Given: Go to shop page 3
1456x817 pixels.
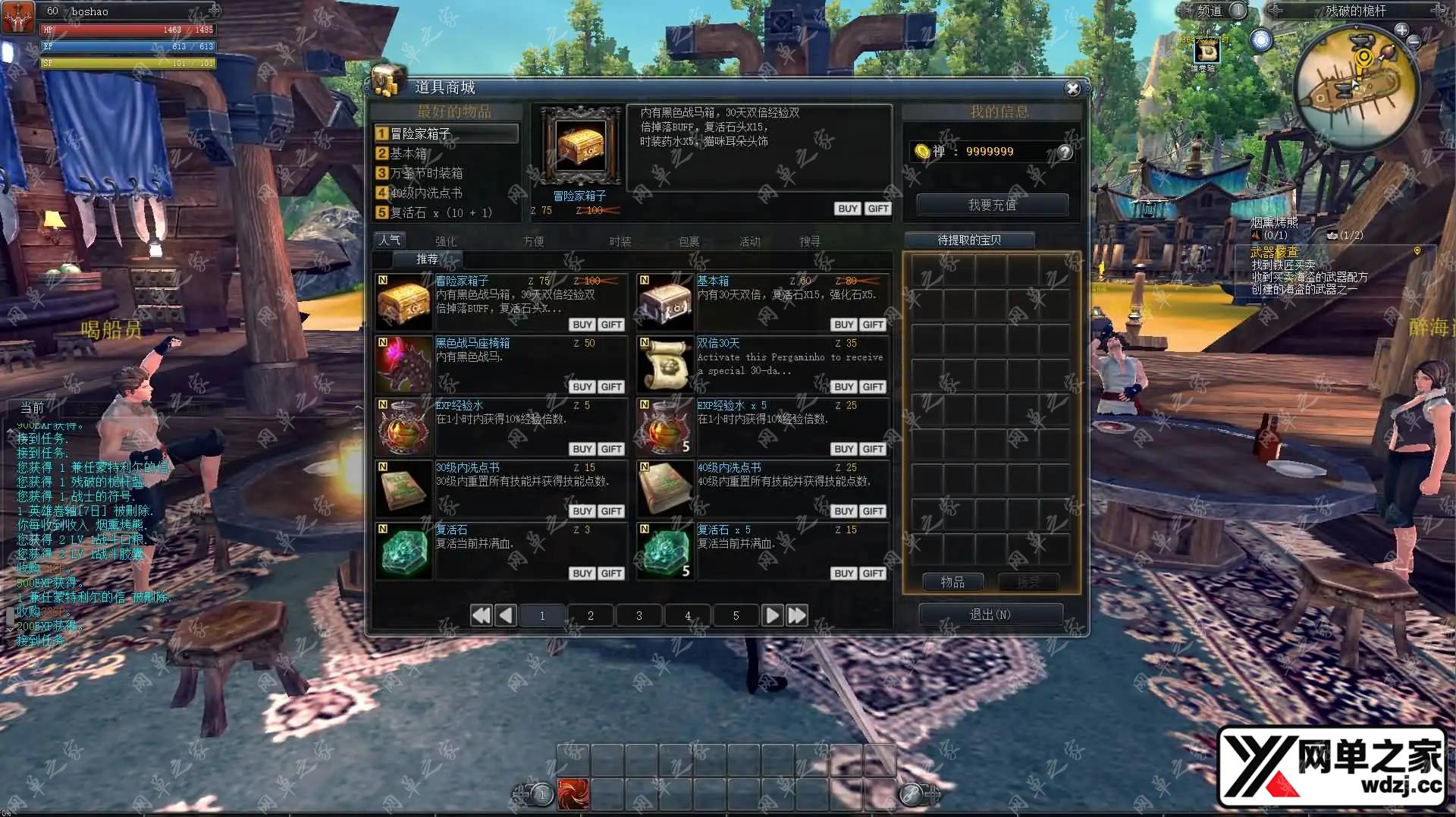Looking at the screenshot, I should [x=639, y=615].
